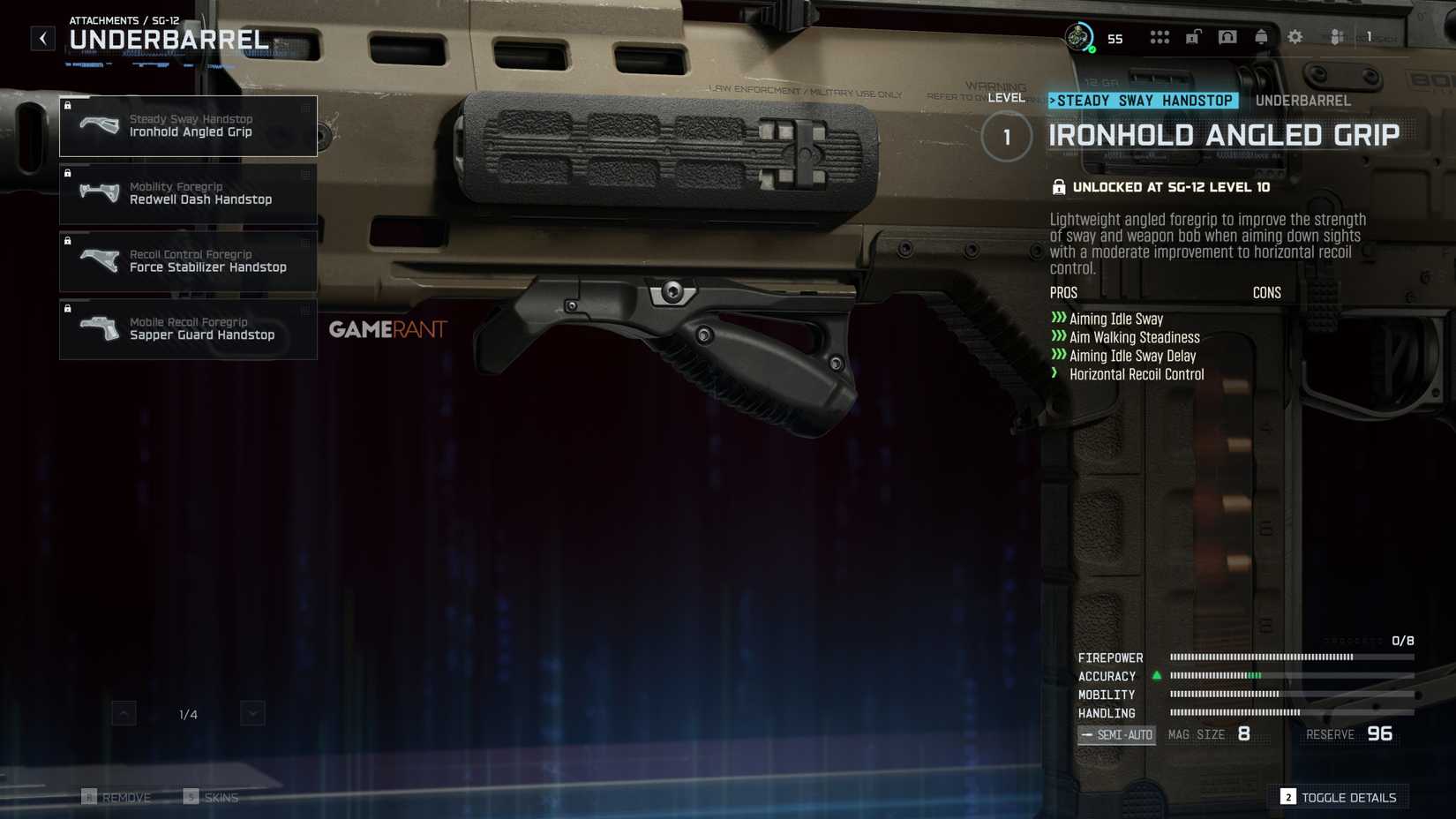Select the Ironhold Angled Grip attachment
The width and height of the screenshot is (1456, 819).
pyautogui.click(x=188, y=125)
